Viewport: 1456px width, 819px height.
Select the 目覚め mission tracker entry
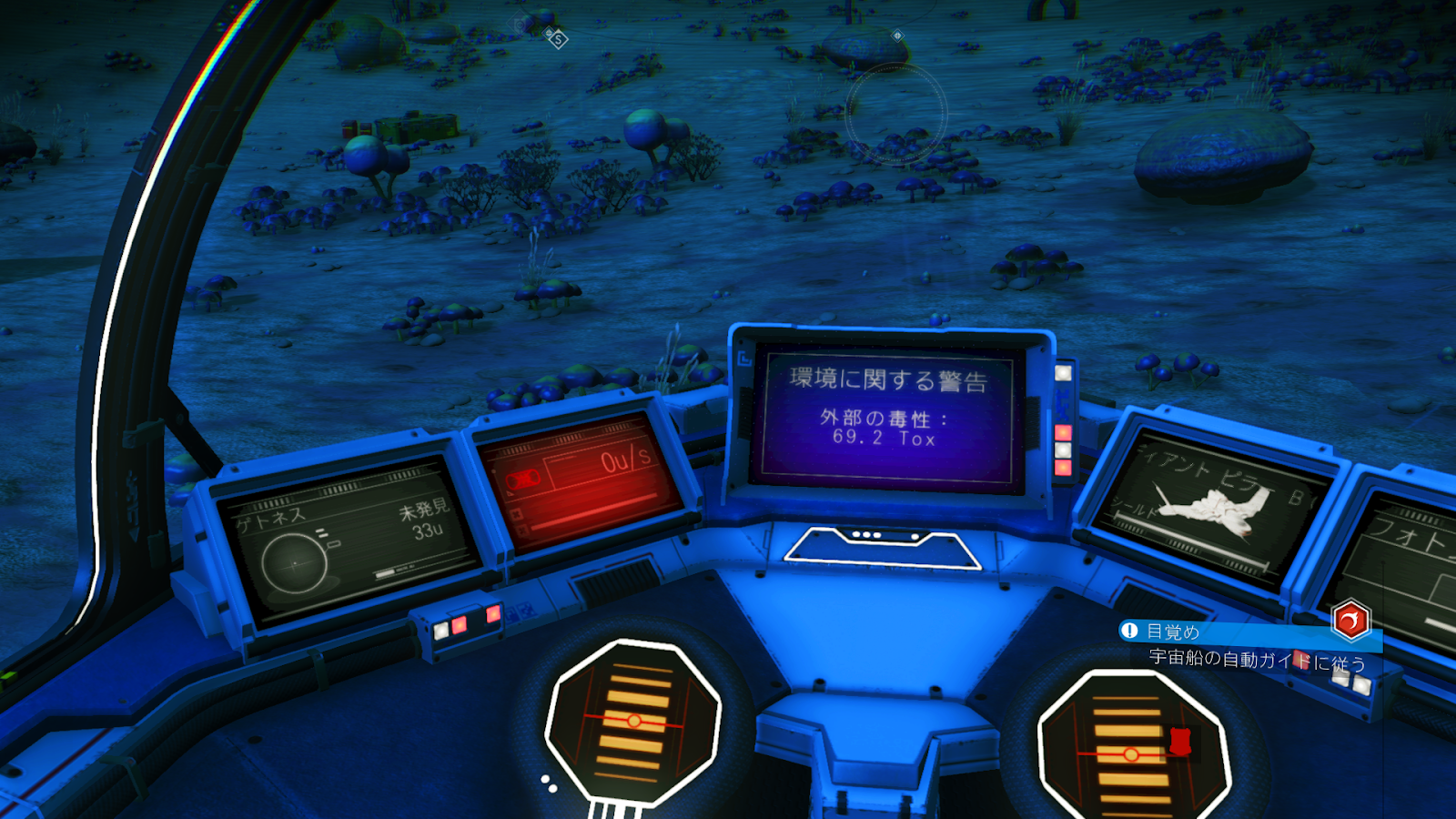pyautogui.click(x=1172, y=632)
